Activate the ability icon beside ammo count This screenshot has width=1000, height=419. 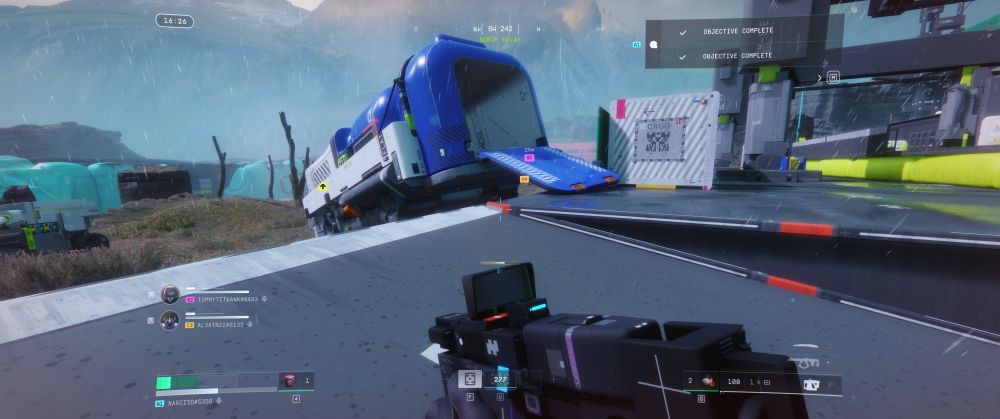pos(466,379)
